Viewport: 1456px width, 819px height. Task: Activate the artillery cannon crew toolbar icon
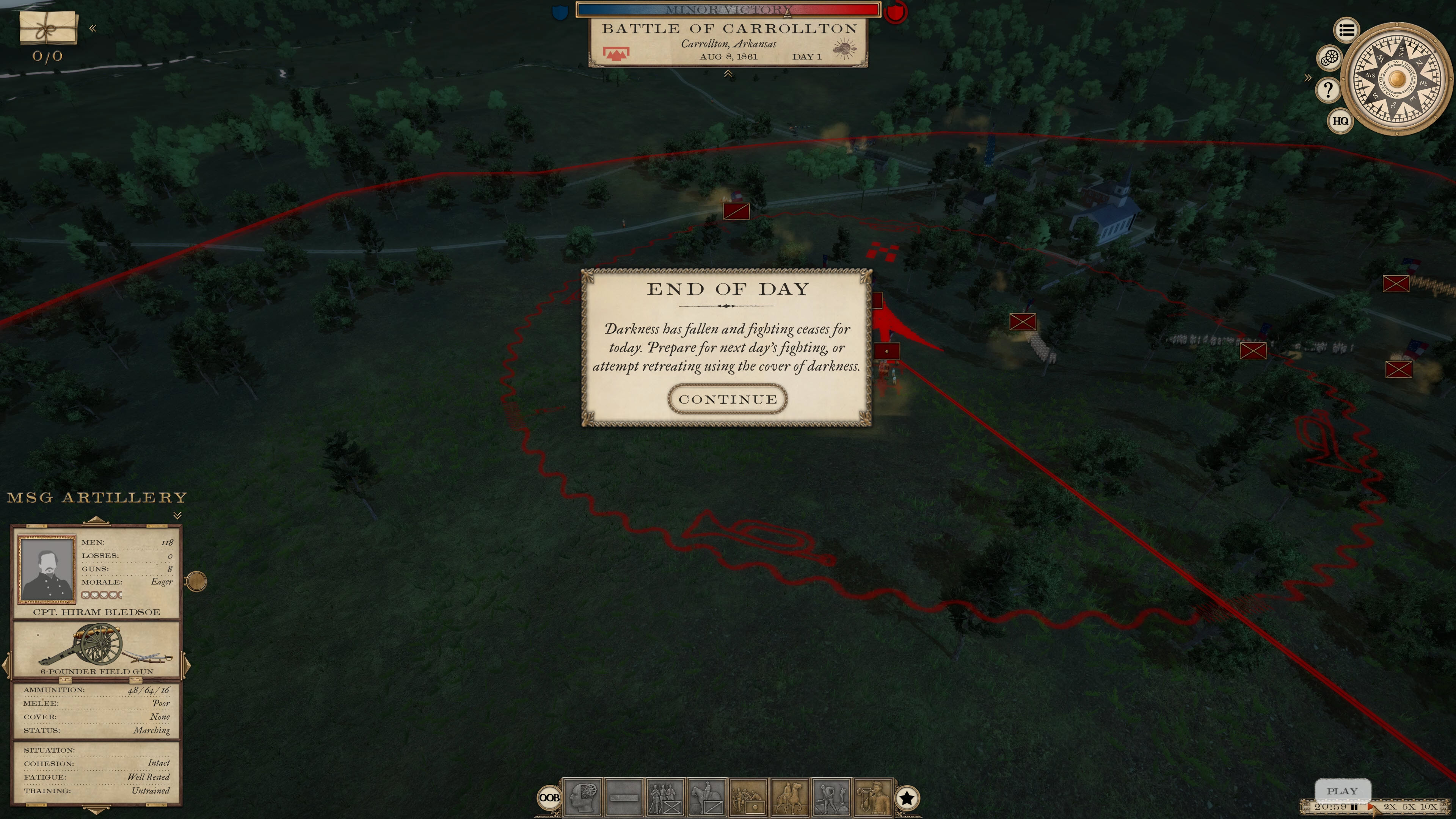pyautogui.click(x=748, y=797)
